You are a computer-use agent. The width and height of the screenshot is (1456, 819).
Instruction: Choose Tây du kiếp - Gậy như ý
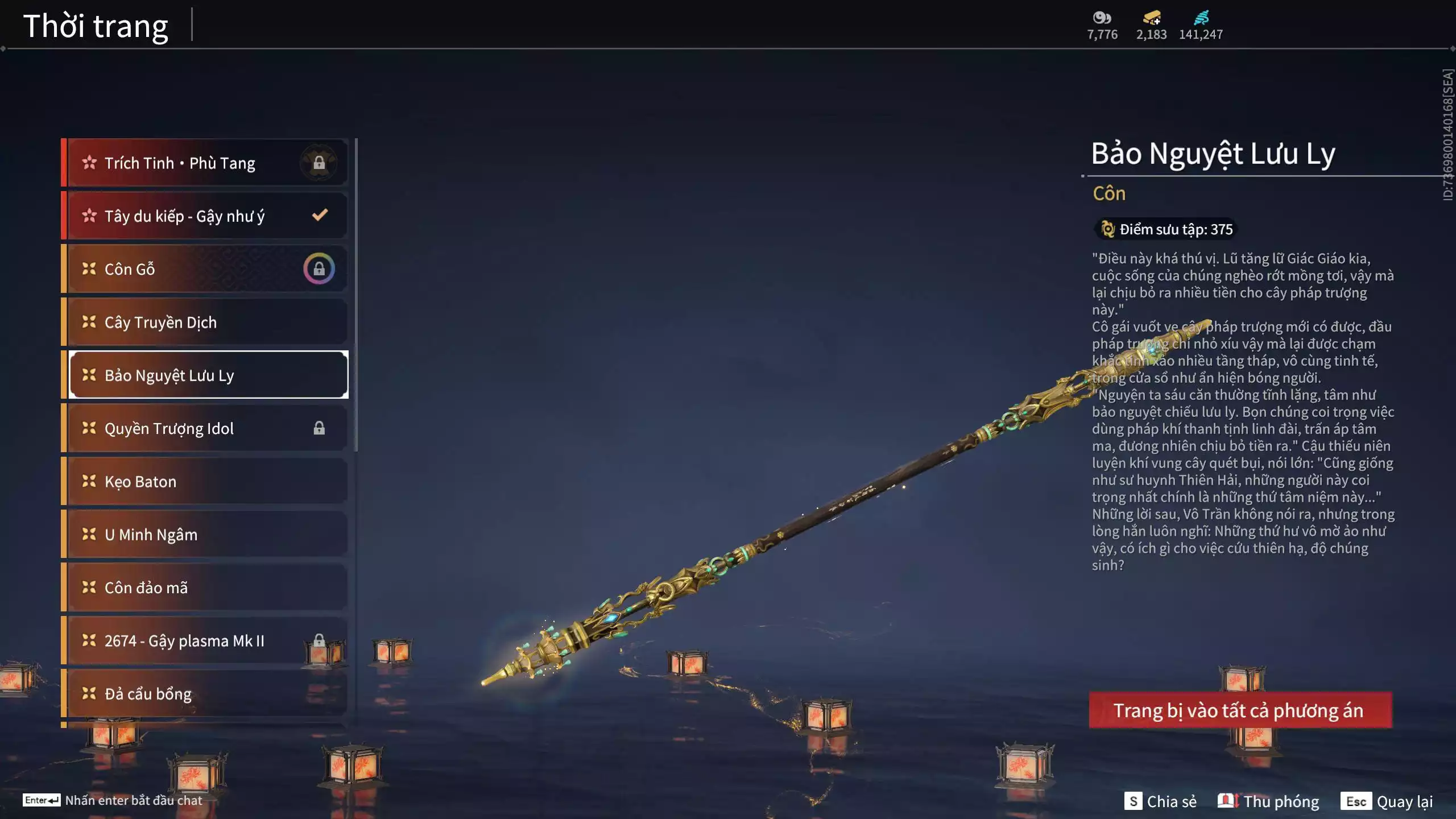208,216
